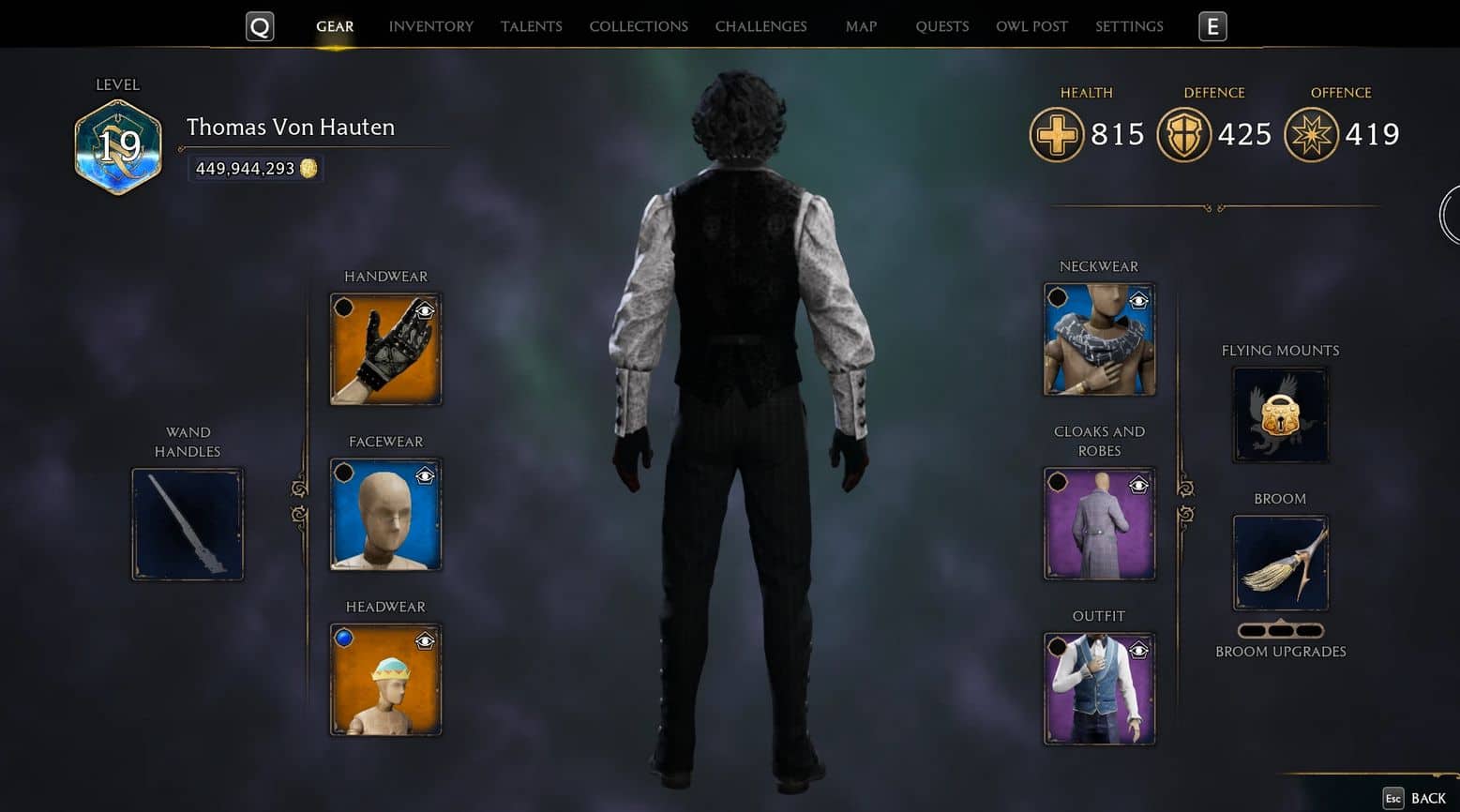The image size is (1460, 812).
Task: Toggle the Cloaks and Robes visibility eye
Action: pyautogui.click(x=1138, y=485)
